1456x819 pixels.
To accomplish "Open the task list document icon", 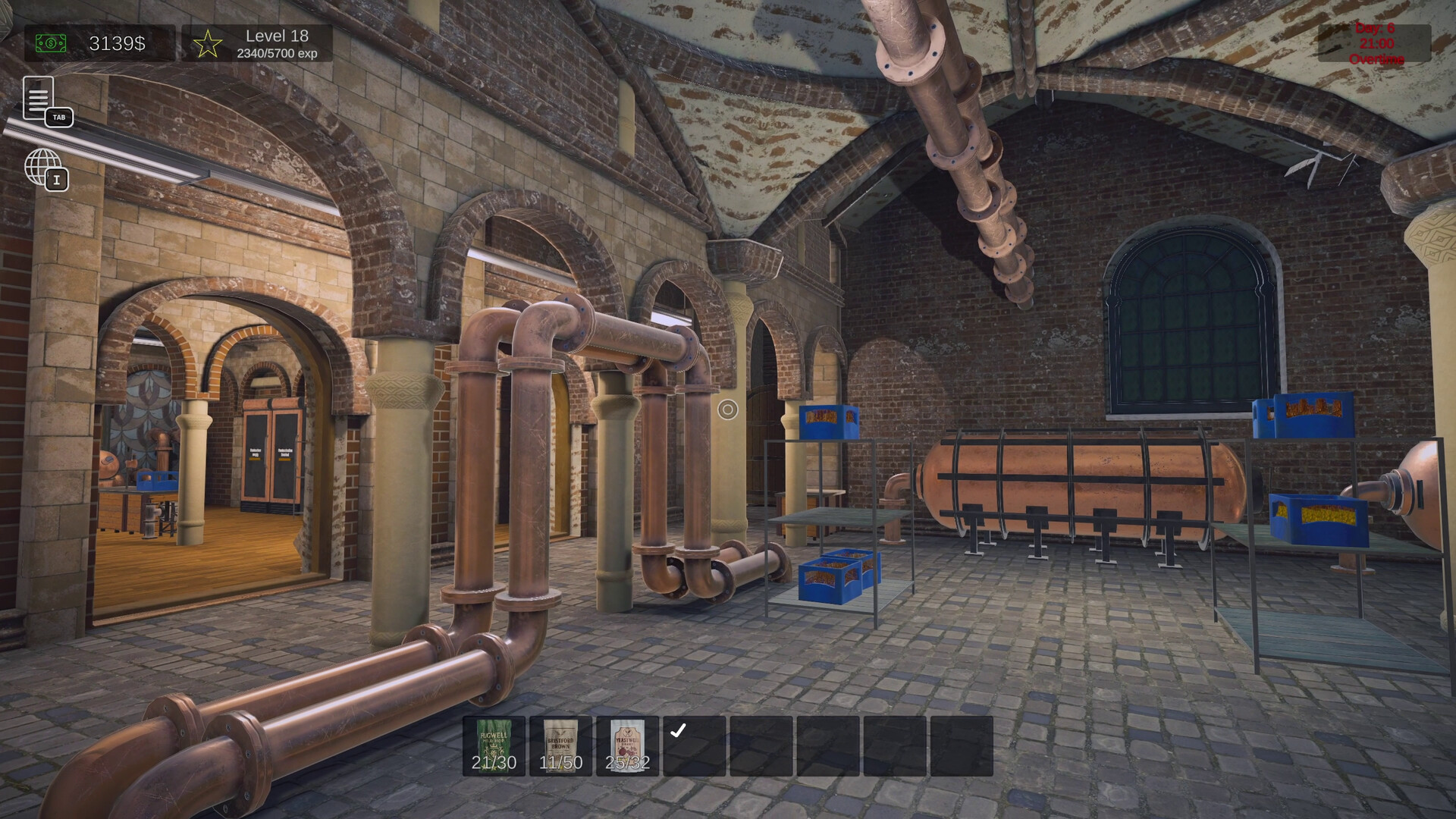I will (x=39, y=99).
